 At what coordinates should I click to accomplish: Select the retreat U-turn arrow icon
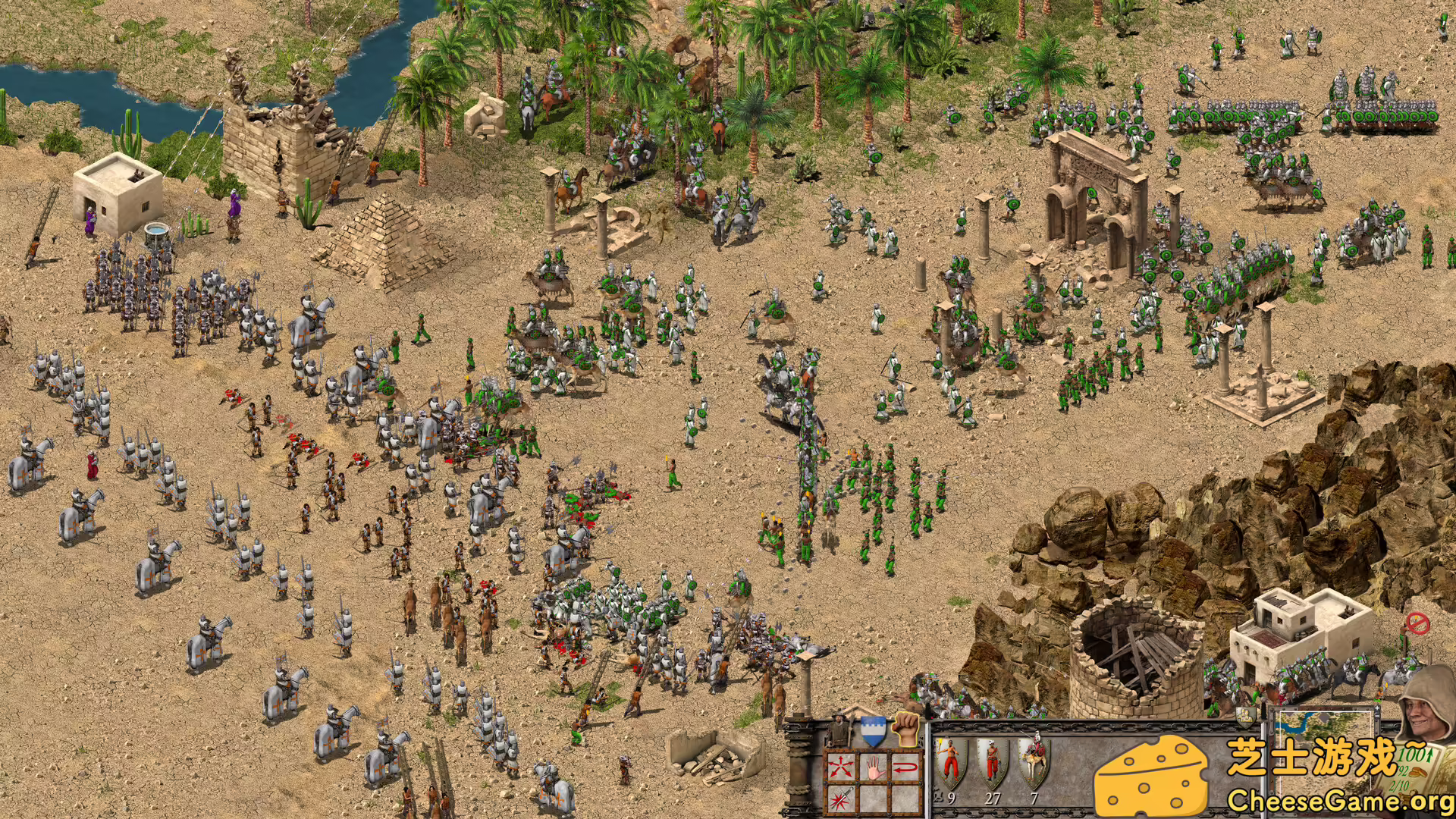[906, 766]
